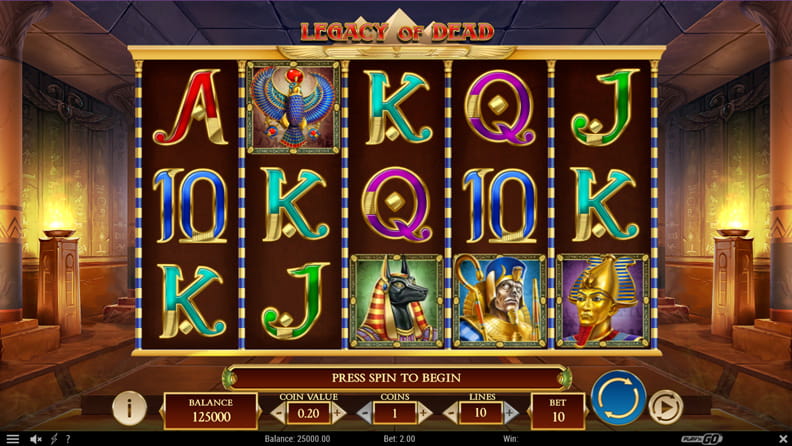The height and width of the screenshot is (446, 792).
Task: Spin the reels with the blue button
Action: point(617,398)
